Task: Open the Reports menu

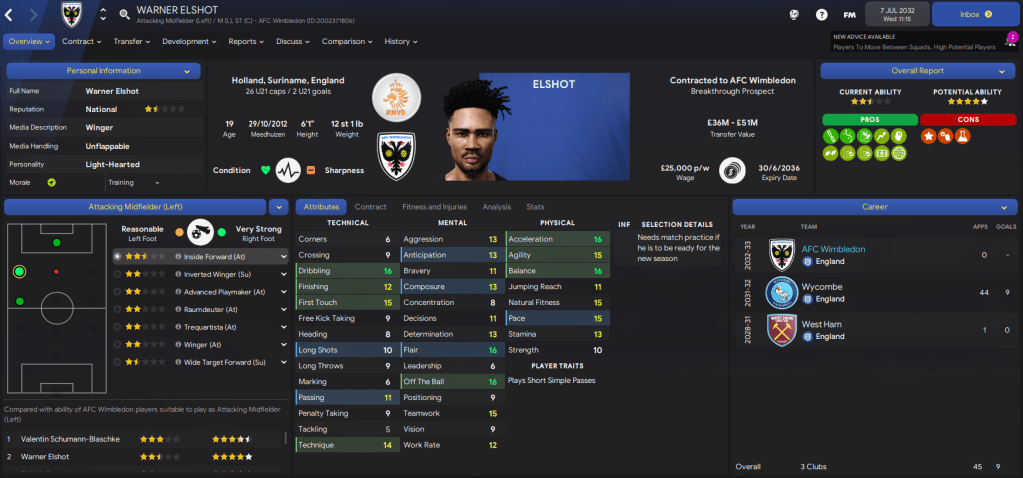Action: click(246, 41)
